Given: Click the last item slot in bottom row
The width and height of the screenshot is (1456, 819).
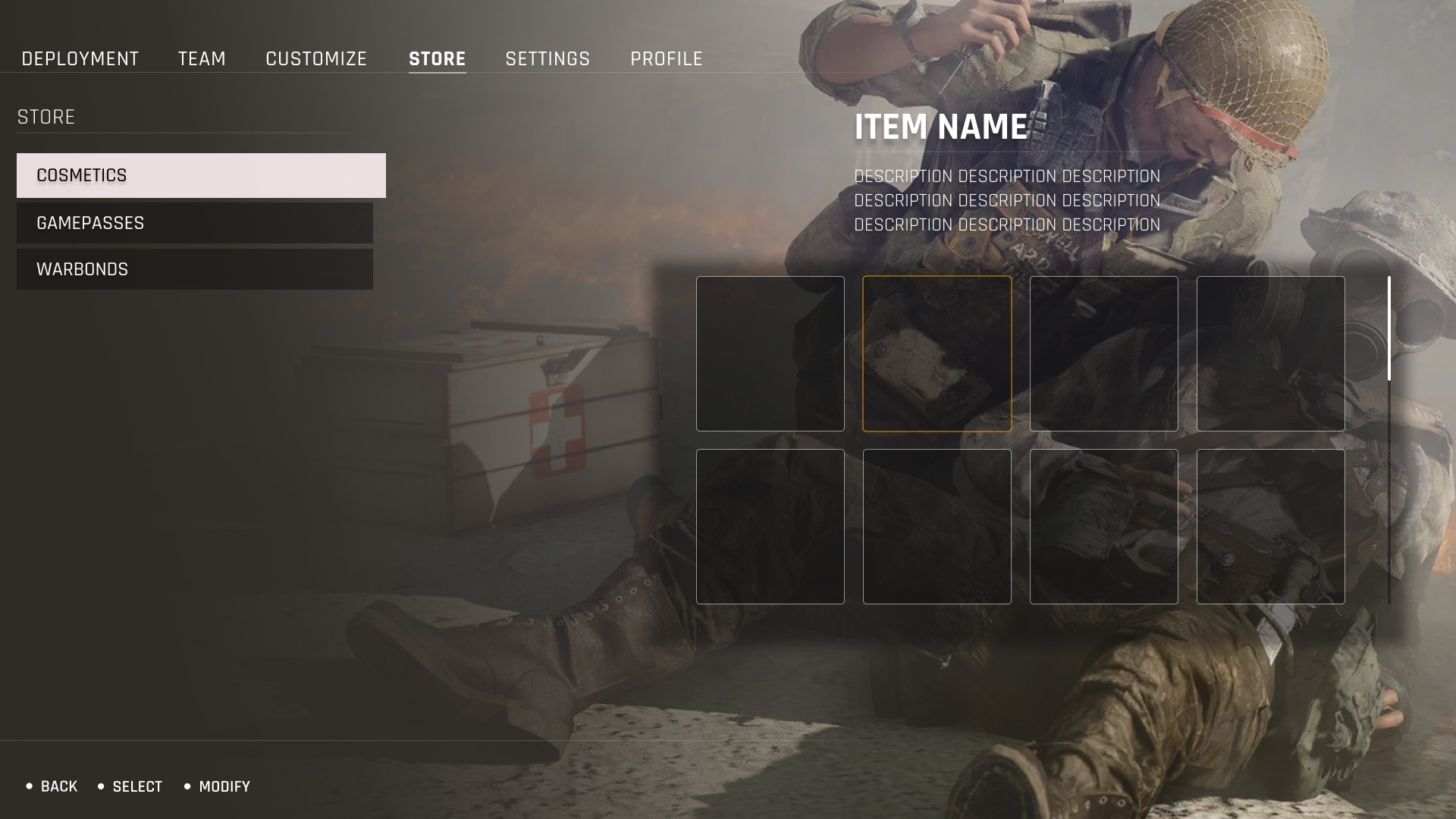Looking at the screenshot, I should (1272, 526).
